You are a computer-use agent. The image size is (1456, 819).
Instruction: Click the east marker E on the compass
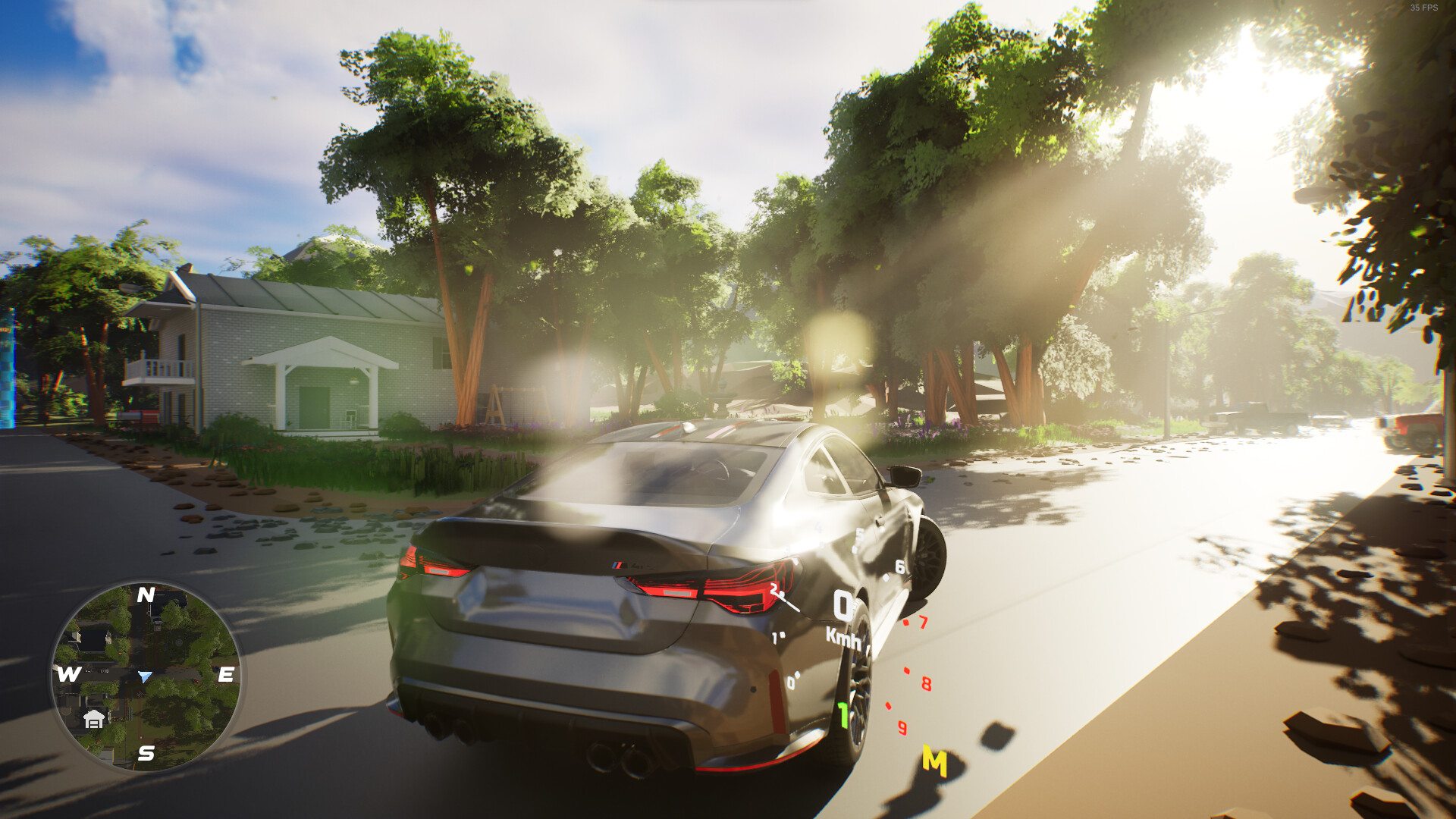pos(225,673)
